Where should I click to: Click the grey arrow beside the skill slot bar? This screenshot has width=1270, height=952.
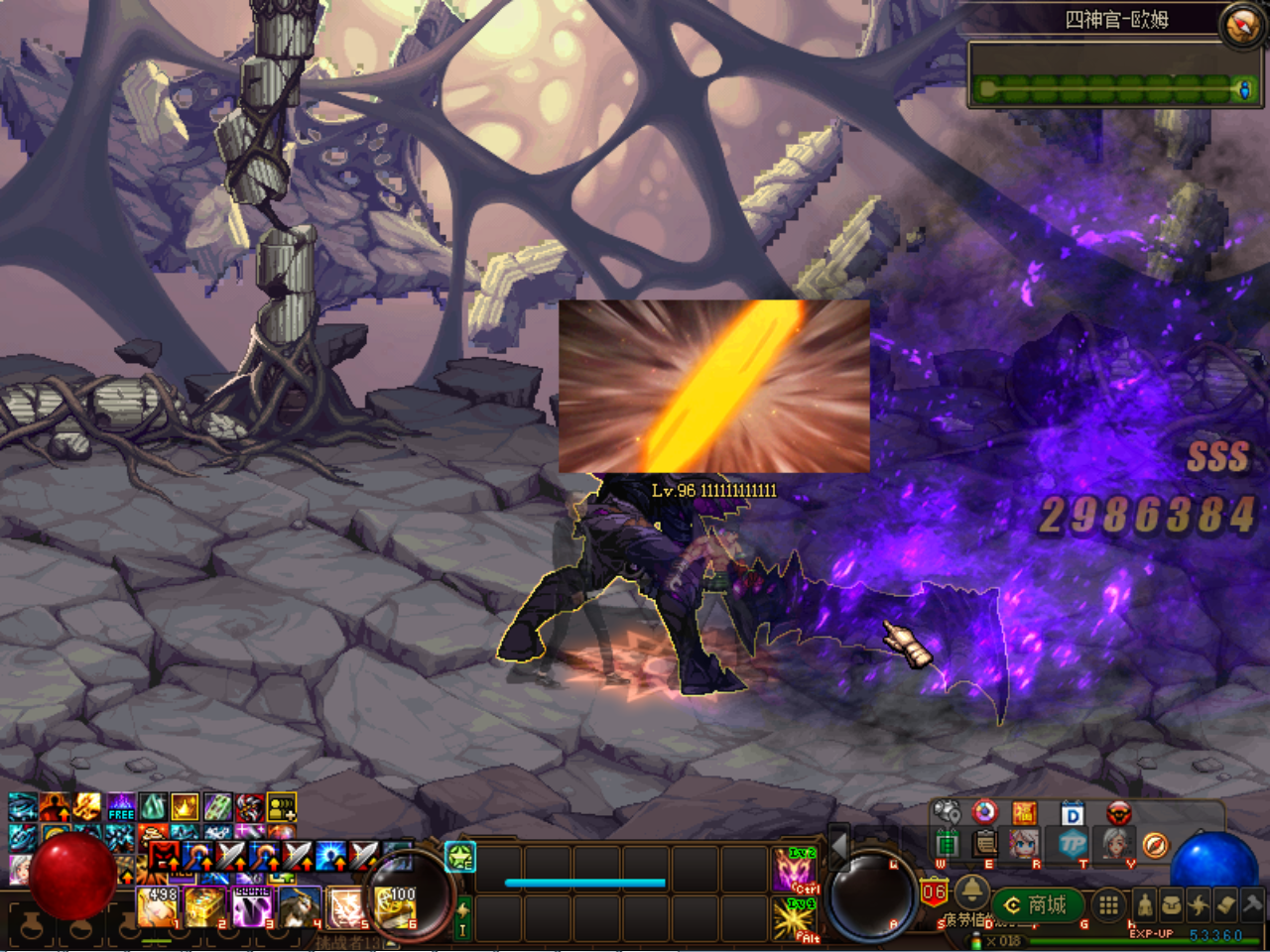point(839,849)
